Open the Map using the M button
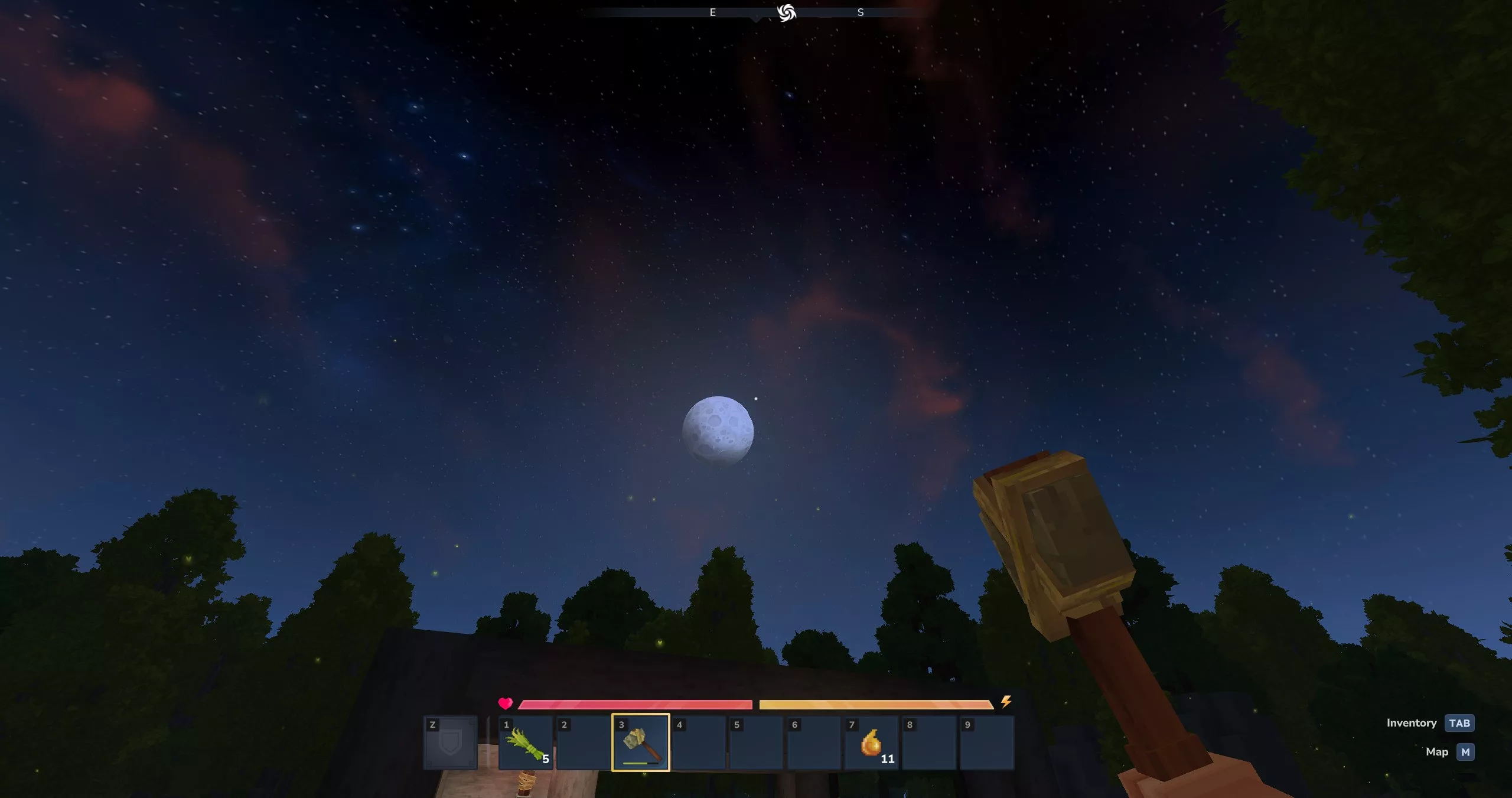The image size is (1512, 798). [1465, 752]
